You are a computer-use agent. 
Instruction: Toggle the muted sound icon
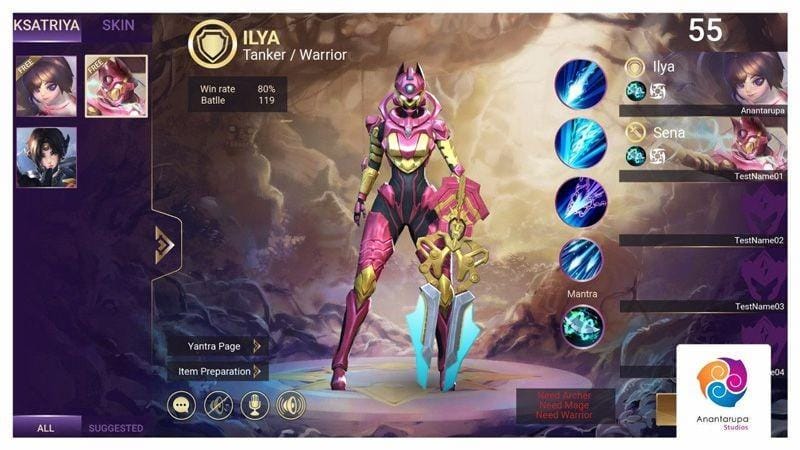[x=218, y=405]
